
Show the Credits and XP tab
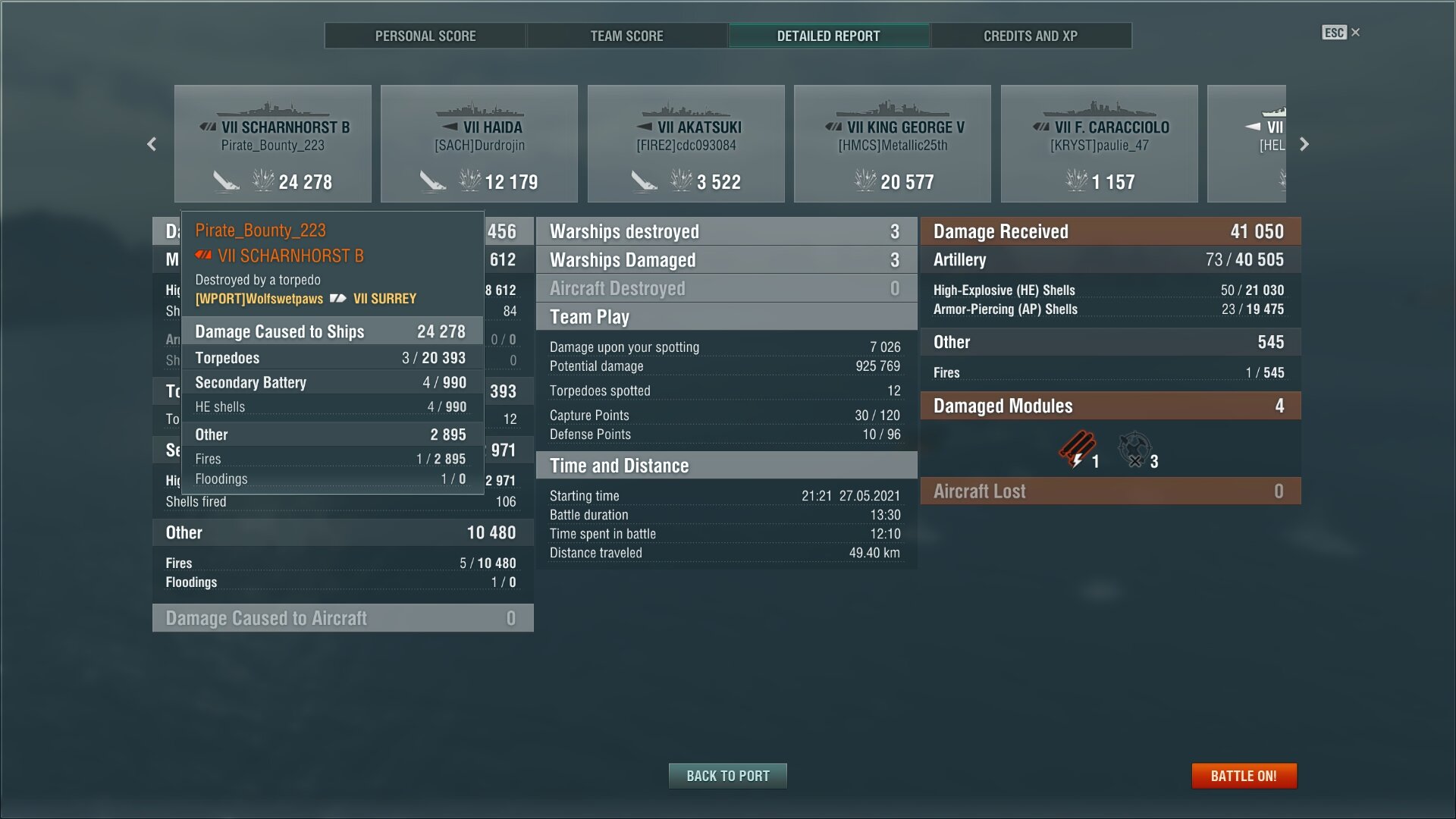click(x=1030, y=36)
